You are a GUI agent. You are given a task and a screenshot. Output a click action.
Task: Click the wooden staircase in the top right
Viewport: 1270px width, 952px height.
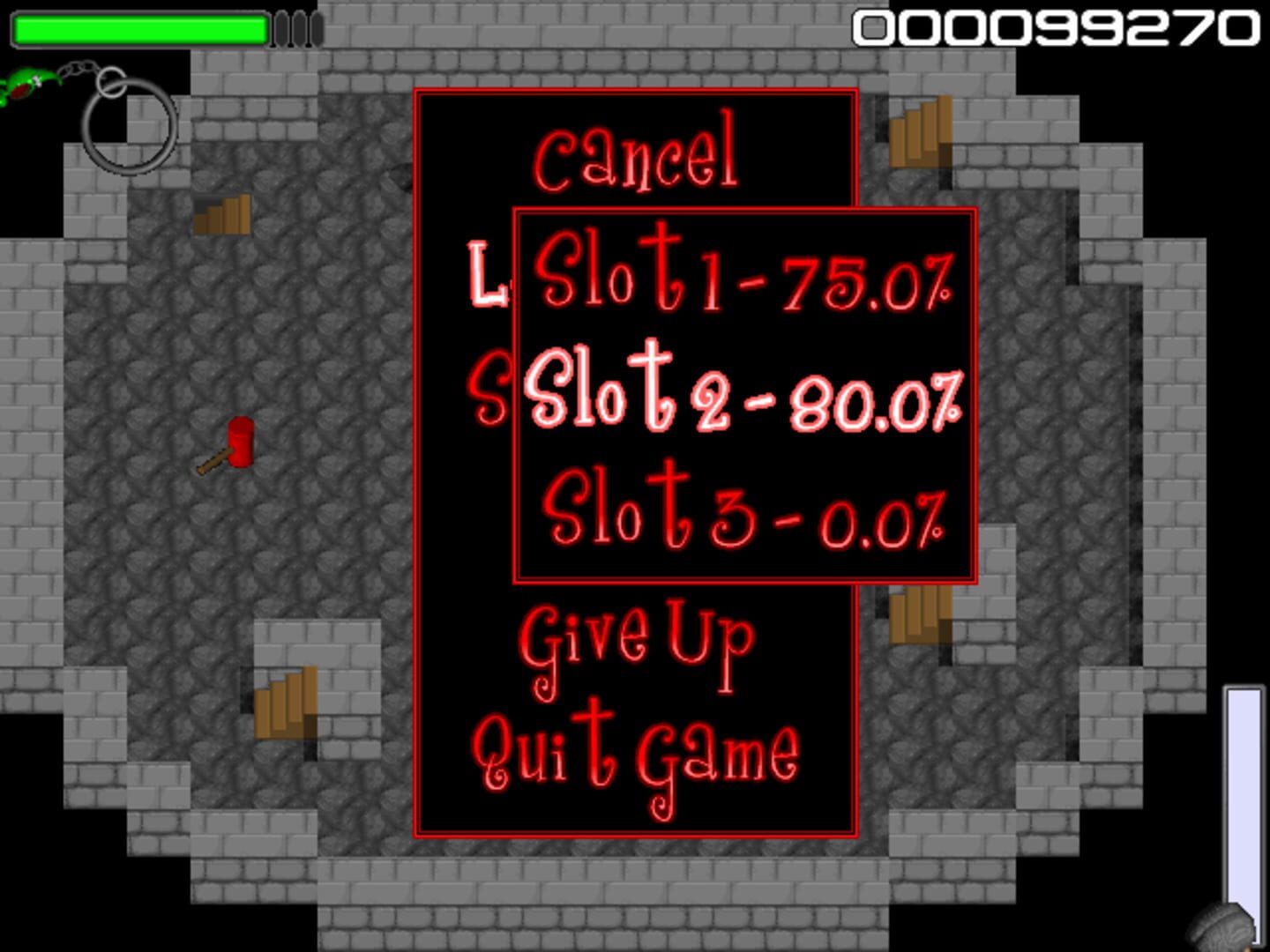click(x=921, y=132)
